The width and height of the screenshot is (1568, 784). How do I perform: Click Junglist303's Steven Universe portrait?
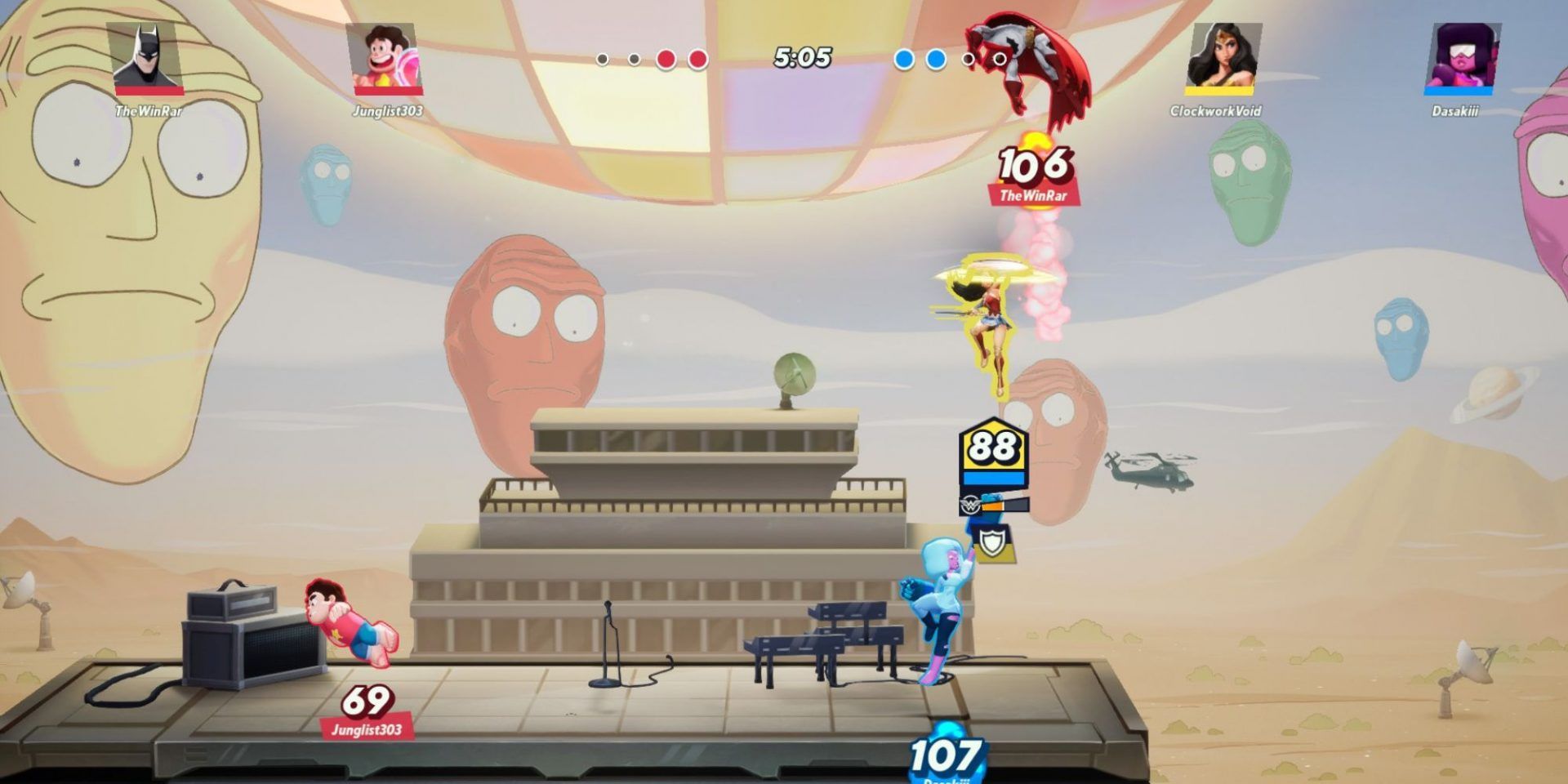[x=387, y=57]
